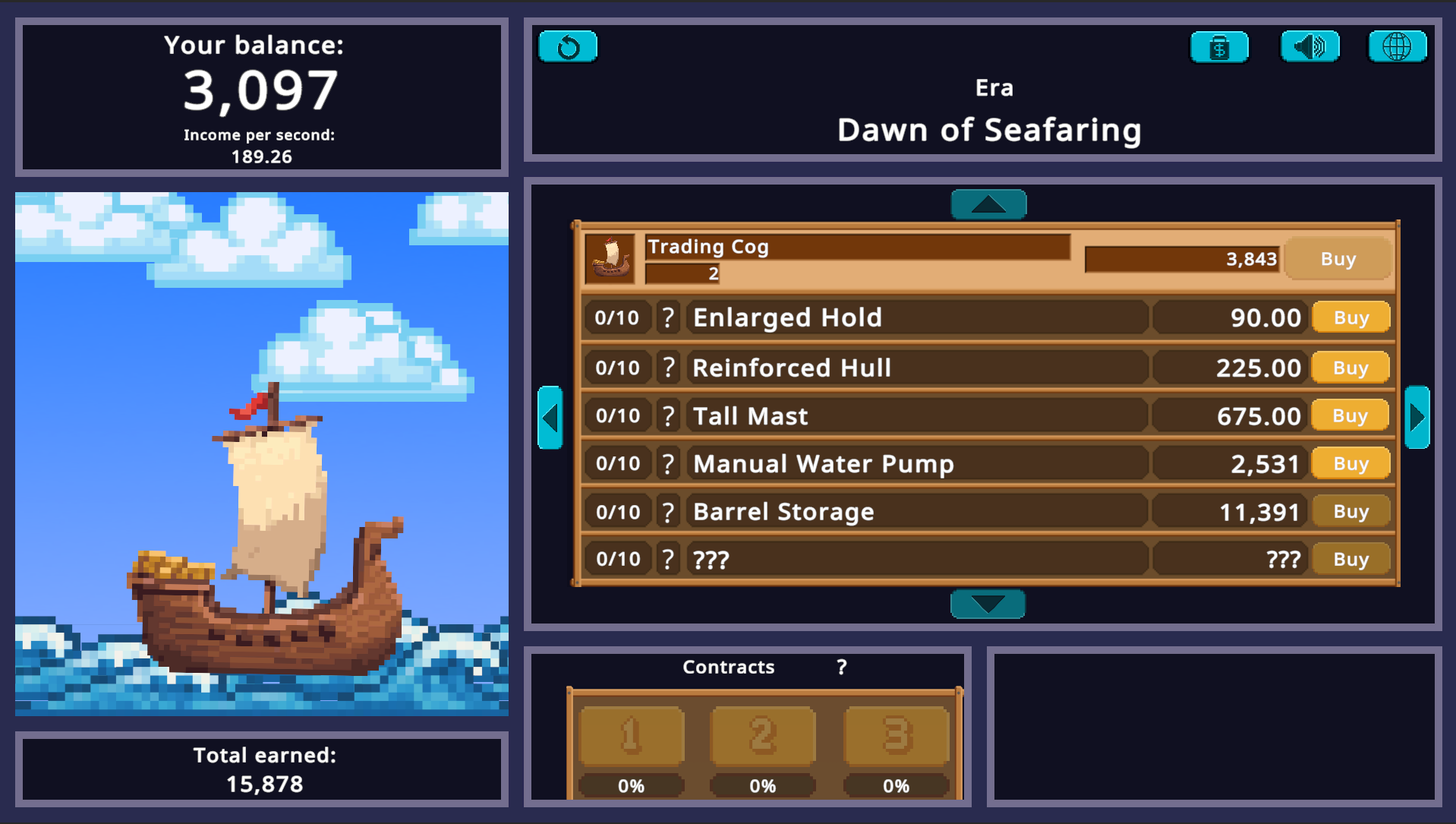Click the question mark next to Contracts
Screen dimensions: 1456x824
[840, 666]
